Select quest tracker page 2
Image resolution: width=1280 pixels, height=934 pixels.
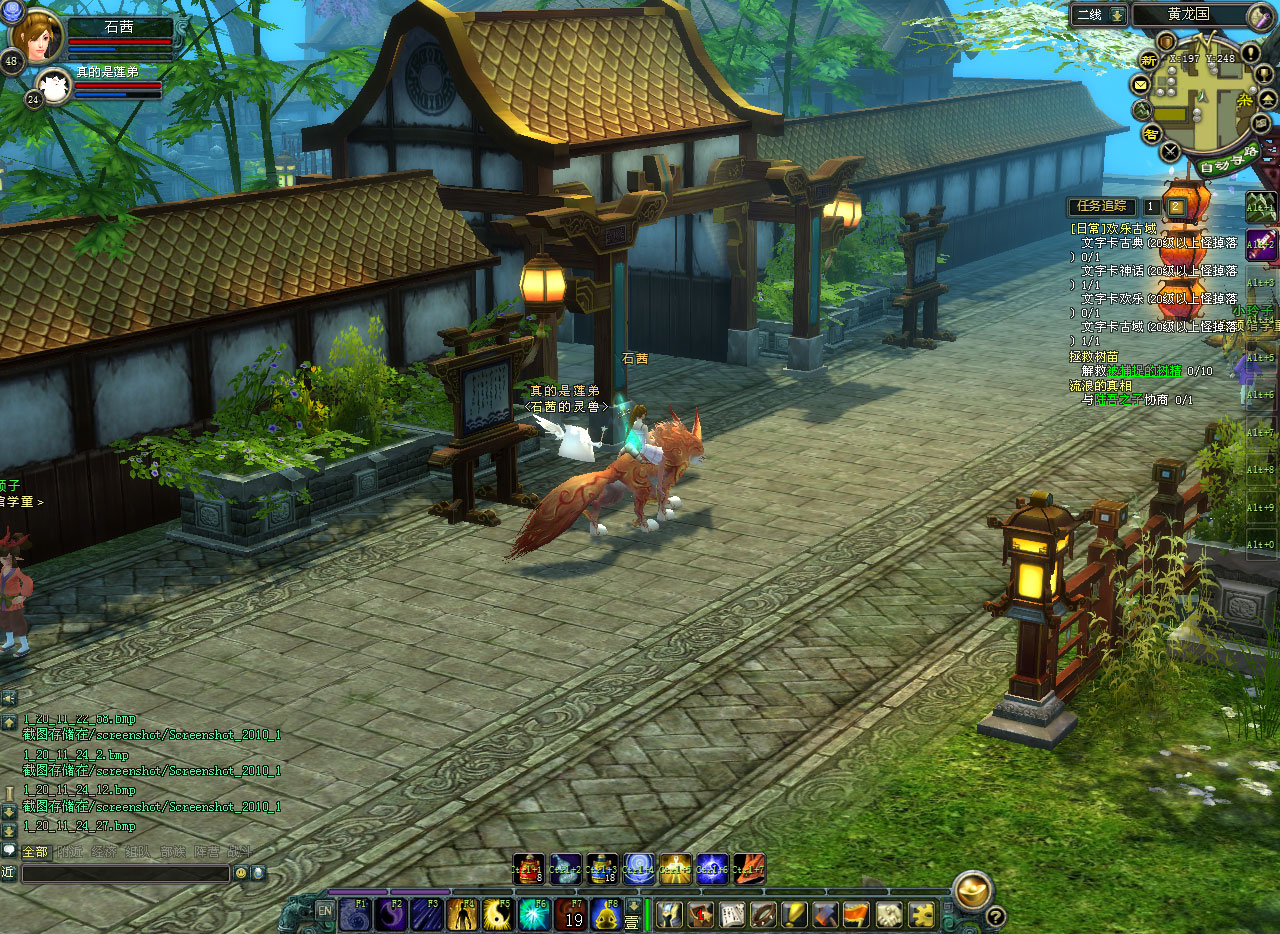[1177, 207]
